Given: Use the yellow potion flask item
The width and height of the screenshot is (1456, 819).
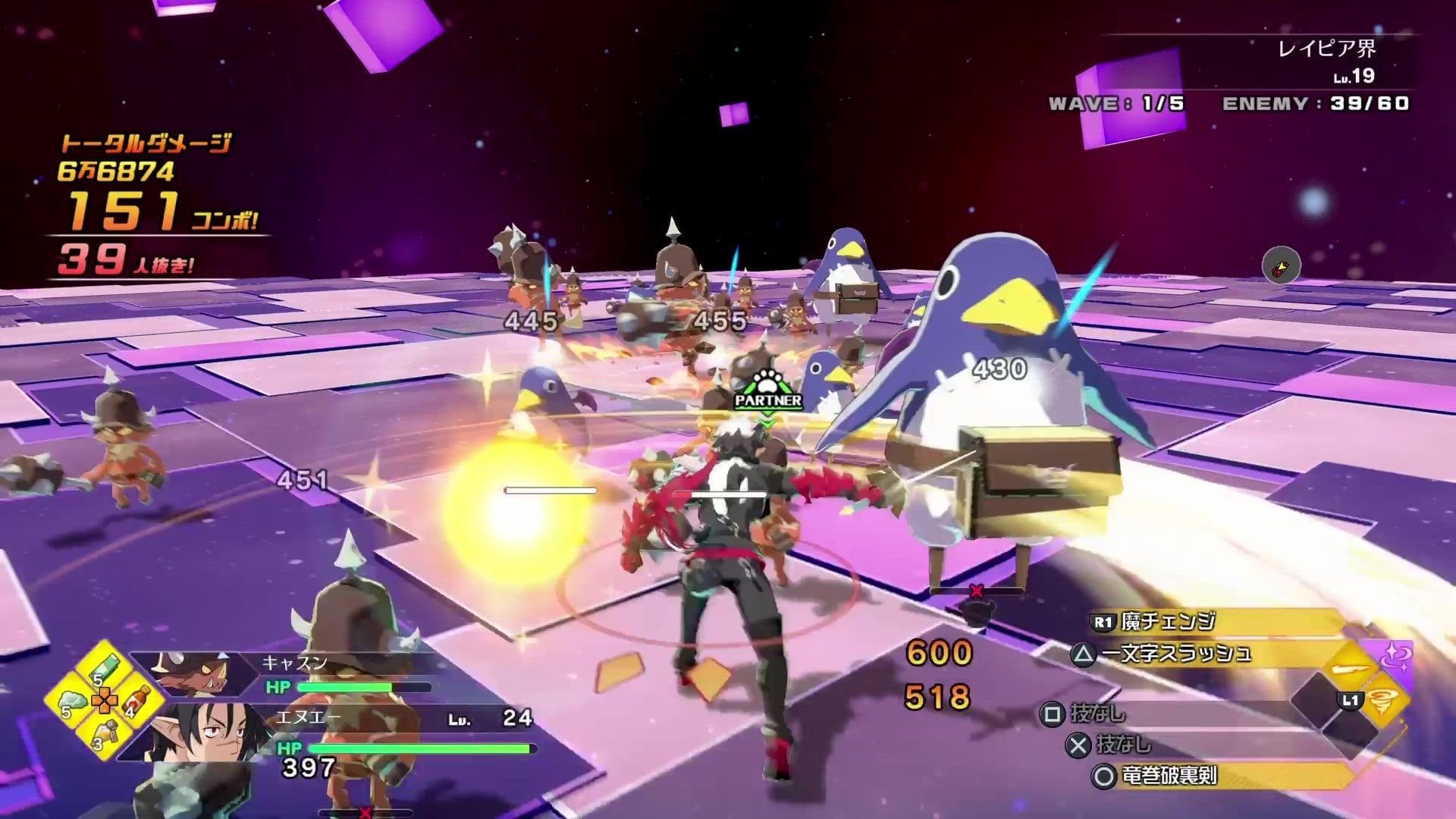Looking at the screenshot, I should pos(106,733).
